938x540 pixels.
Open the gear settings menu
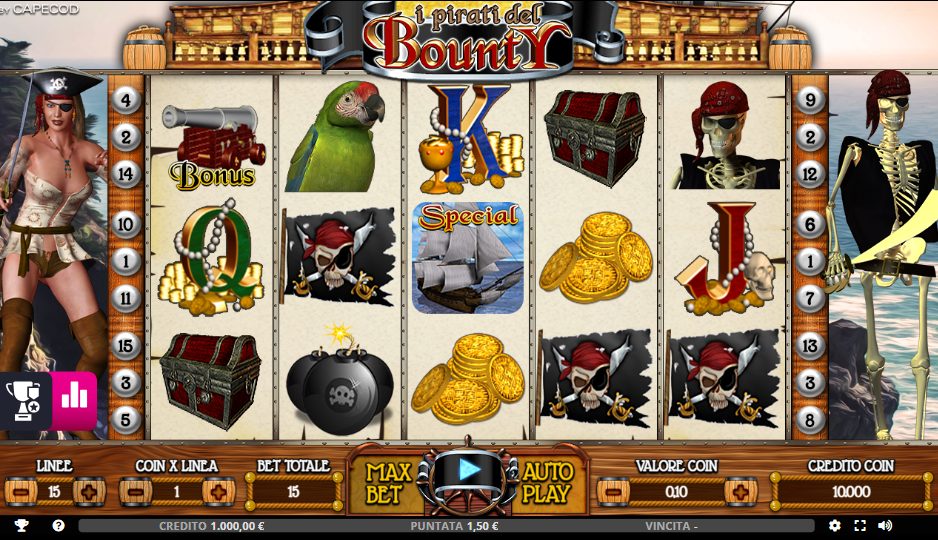click(x=835, y=525)
